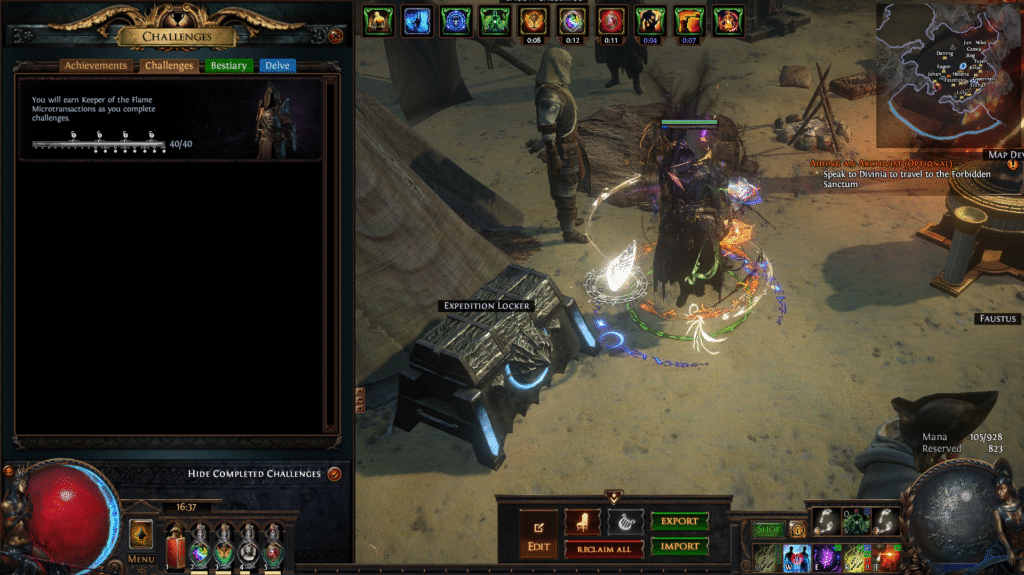Click the Keeper of the Flame reward figure
Viewport: 1024px width, 575px height.
pyautogui.click(x=270, y=122)
